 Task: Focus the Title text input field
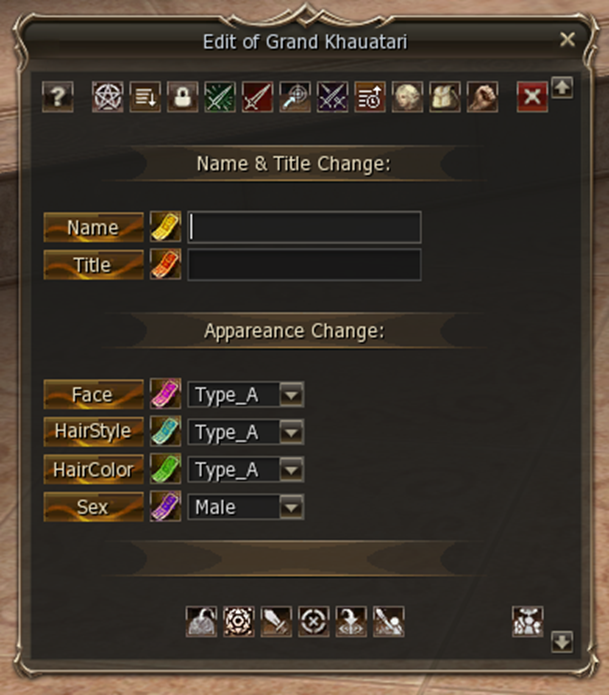(x=304, y=265)
